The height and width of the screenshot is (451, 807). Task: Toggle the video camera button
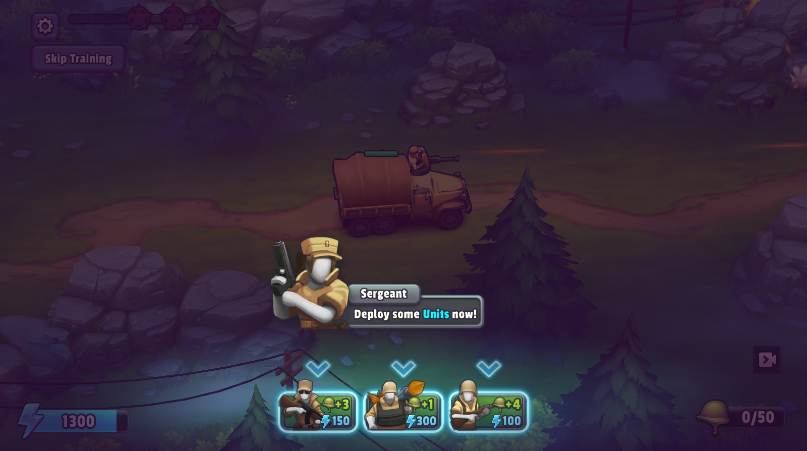(x=767, y=360)
